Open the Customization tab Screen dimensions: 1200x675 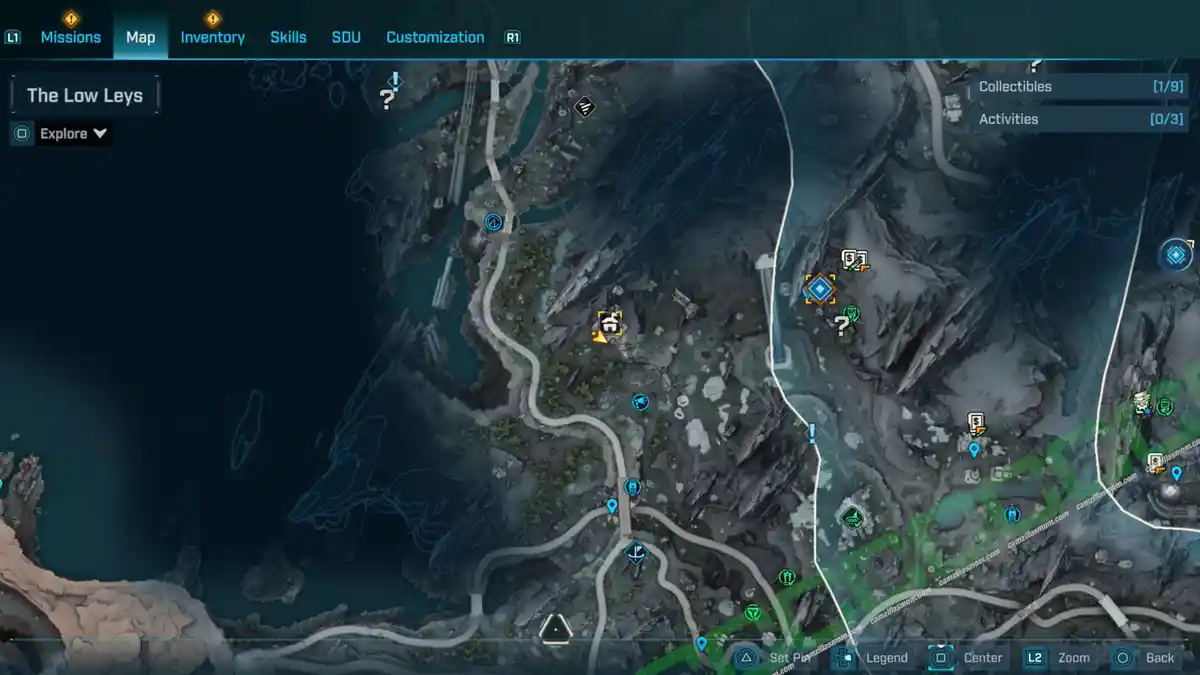tap(435, 37)
